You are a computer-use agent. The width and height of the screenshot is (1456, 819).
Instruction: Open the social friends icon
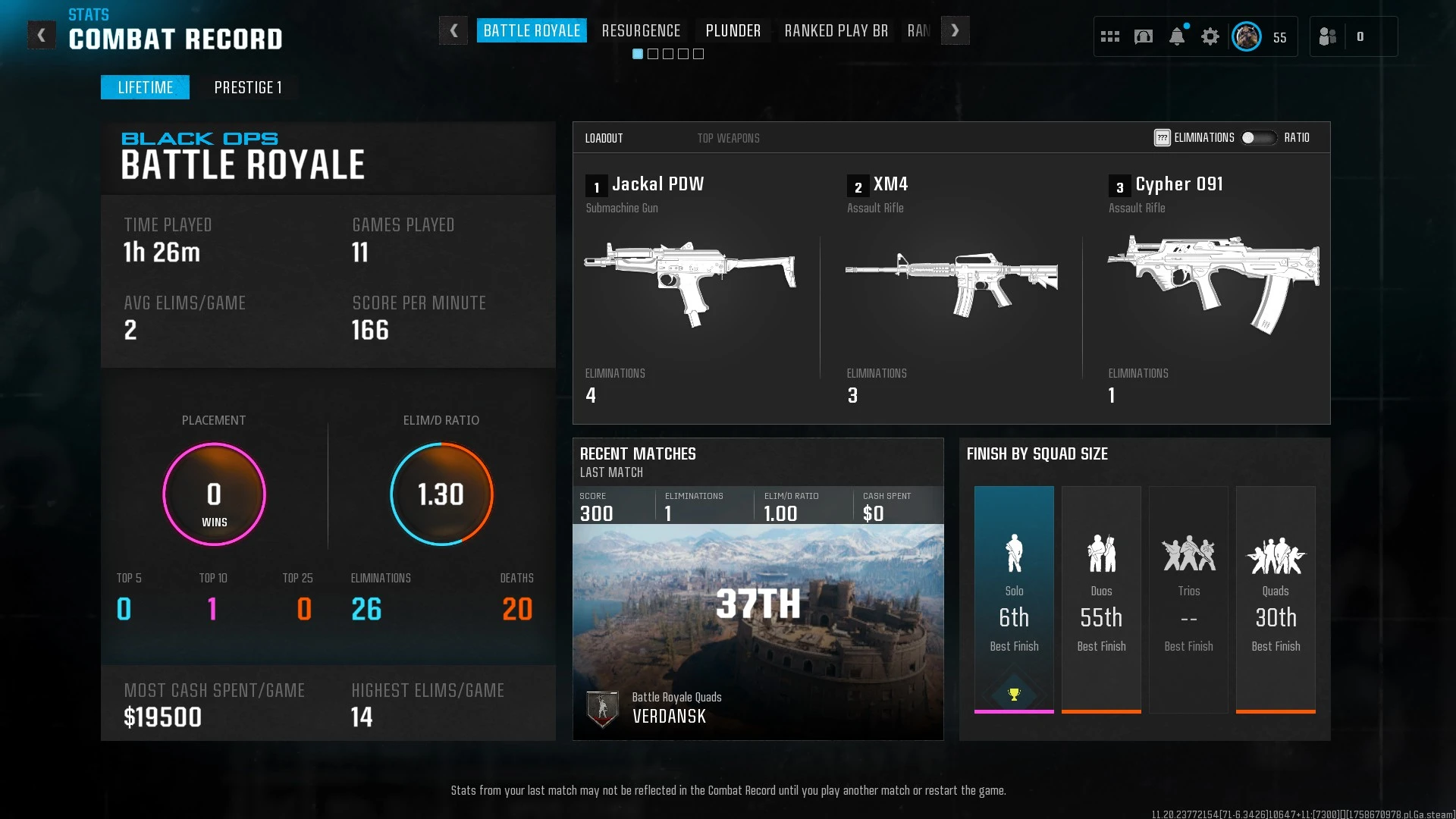point(1328,36)
